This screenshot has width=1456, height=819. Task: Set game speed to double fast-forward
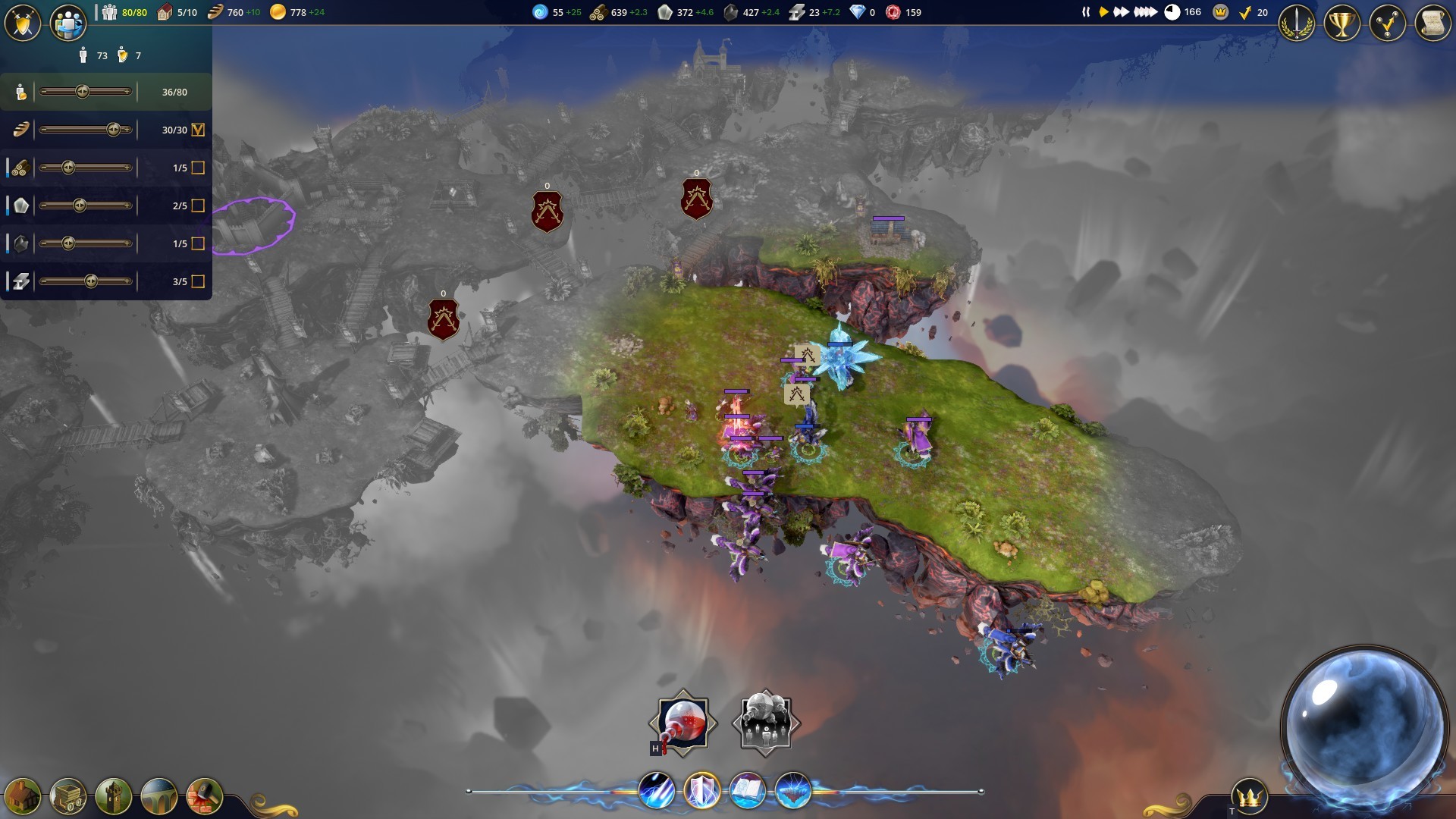[x=1122, y=12]
